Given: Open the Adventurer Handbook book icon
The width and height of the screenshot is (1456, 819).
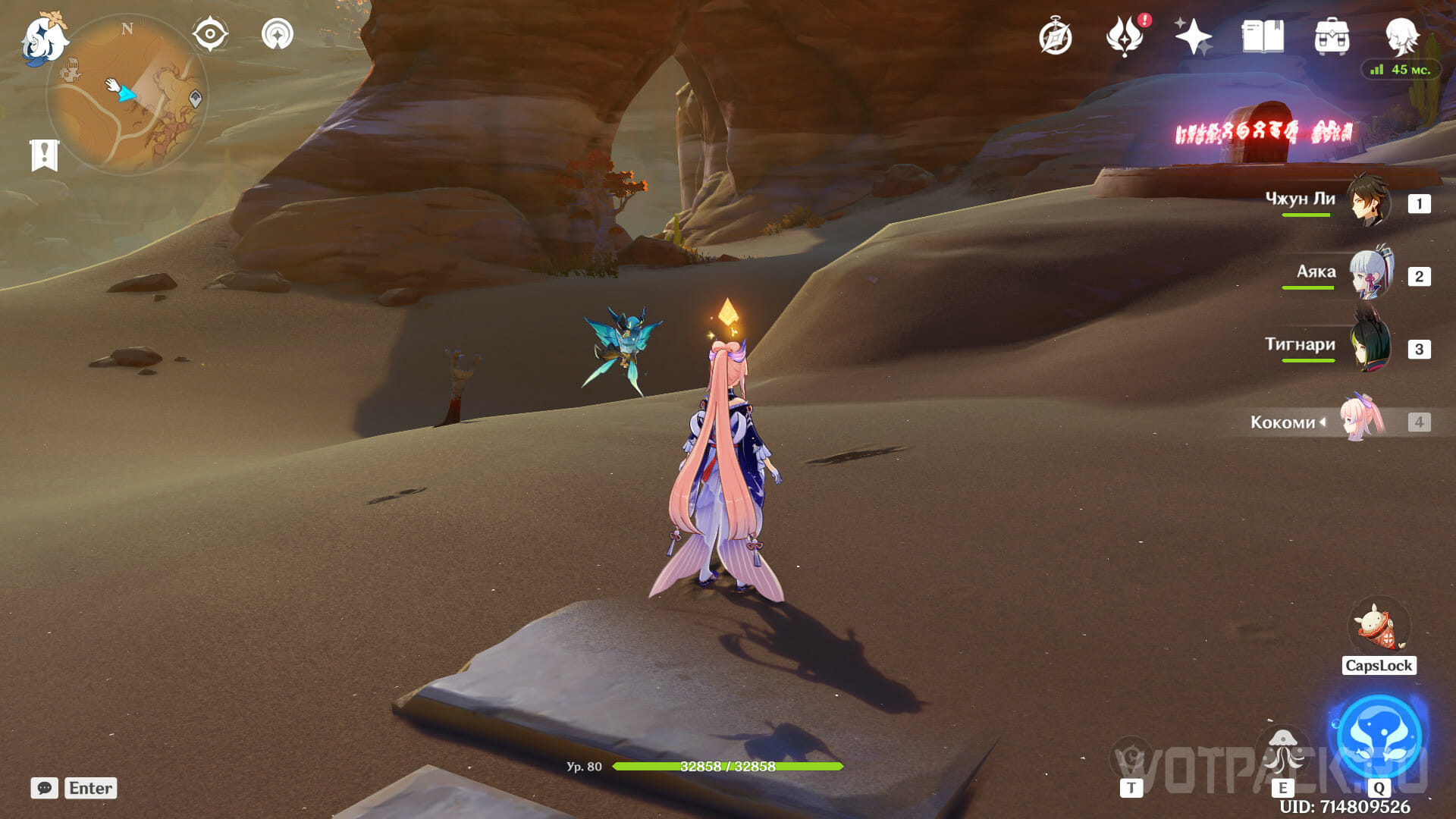Looking at the screenshot, I should (1263, 36).
